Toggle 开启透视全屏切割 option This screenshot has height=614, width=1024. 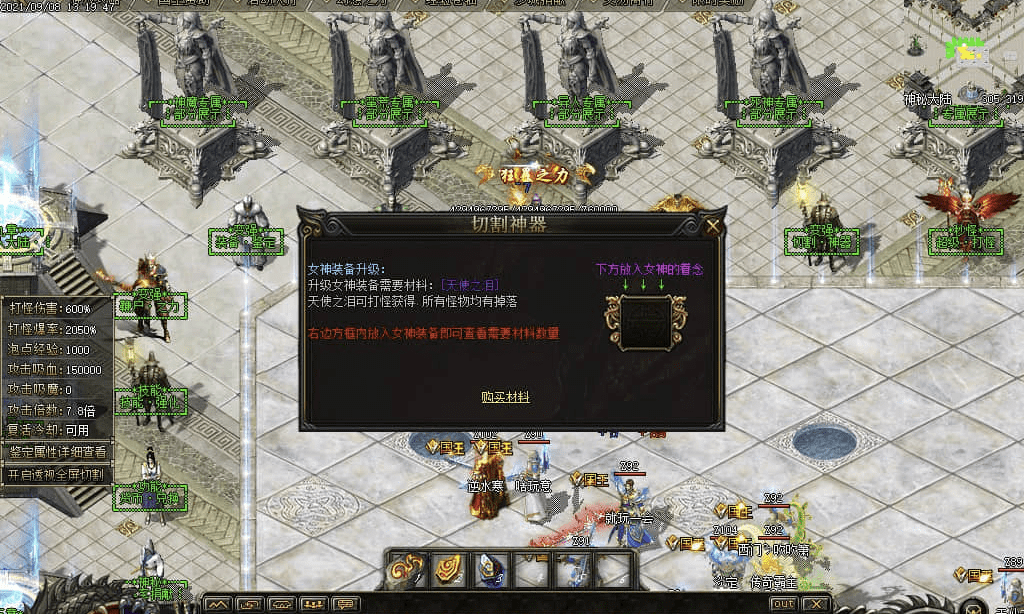coord(57,474)
